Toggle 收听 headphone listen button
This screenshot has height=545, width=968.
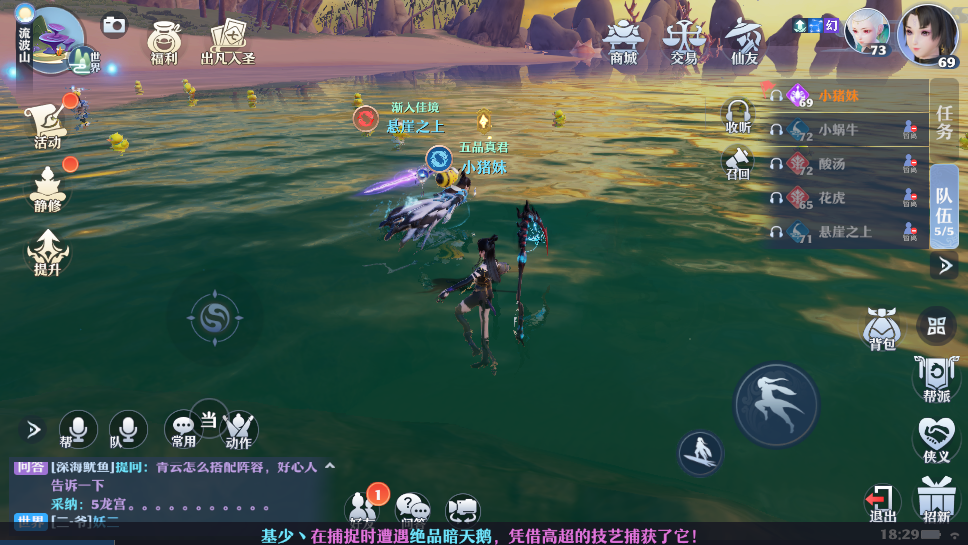click(x=738, y=114)
